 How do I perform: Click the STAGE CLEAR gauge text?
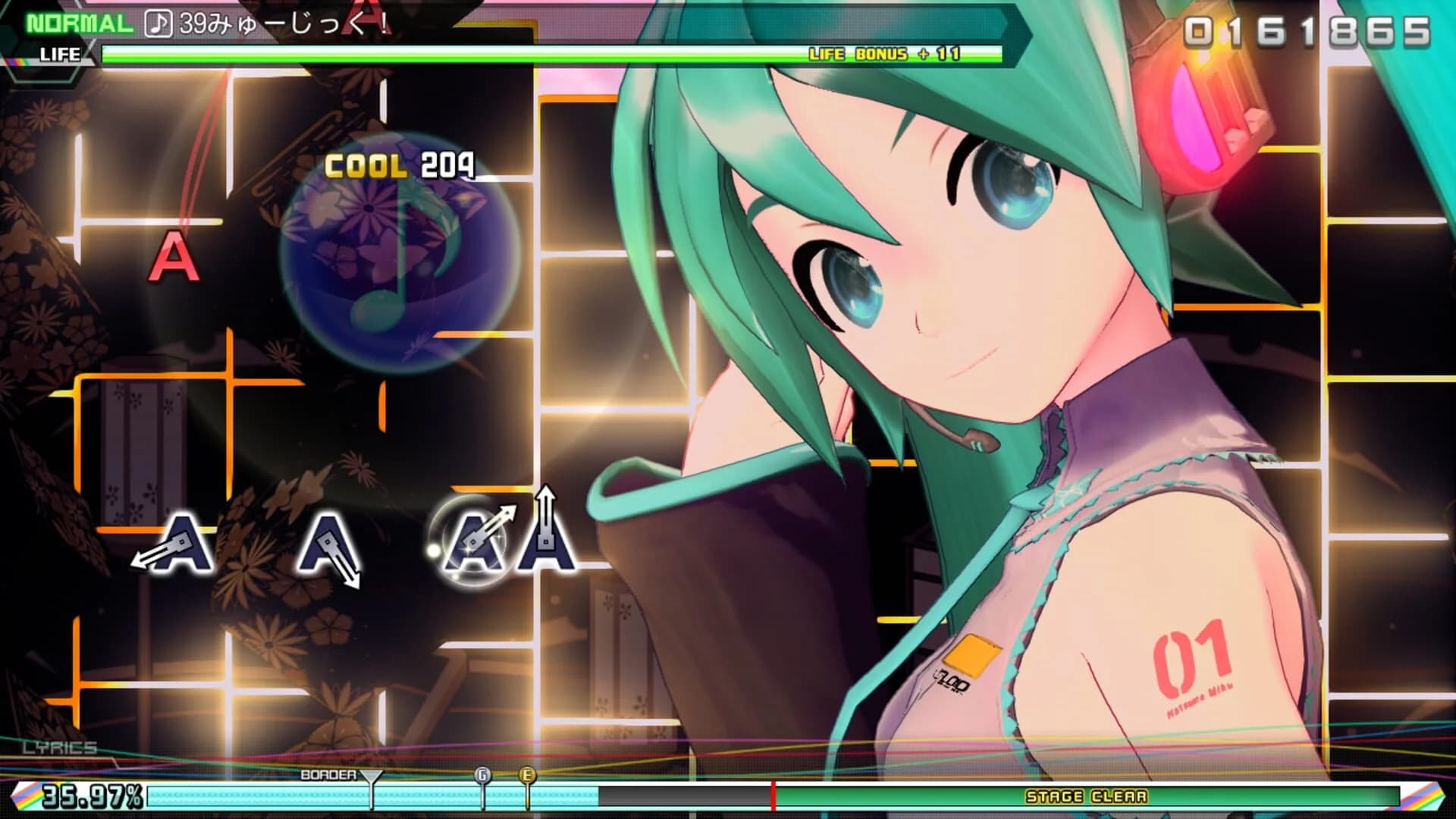click(x=1087, y=798)
